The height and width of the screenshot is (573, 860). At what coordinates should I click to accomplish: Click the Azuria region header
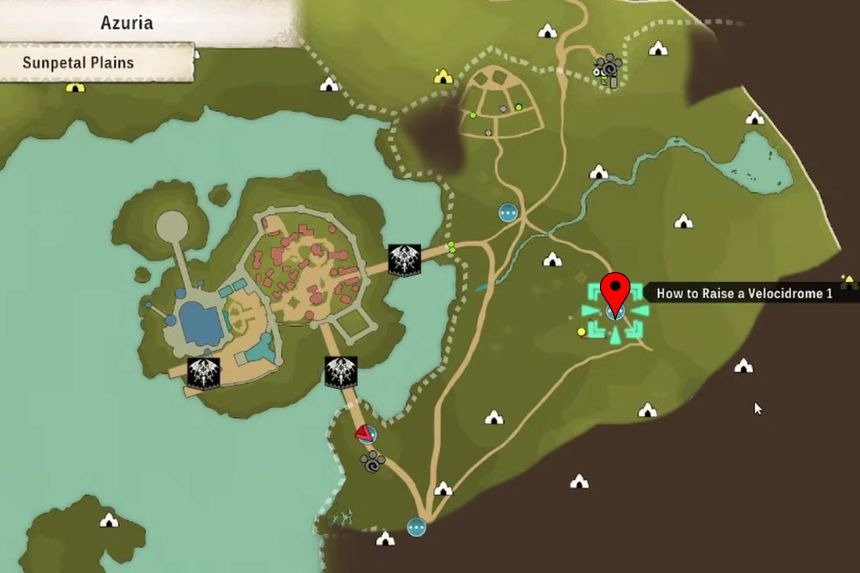128,22
